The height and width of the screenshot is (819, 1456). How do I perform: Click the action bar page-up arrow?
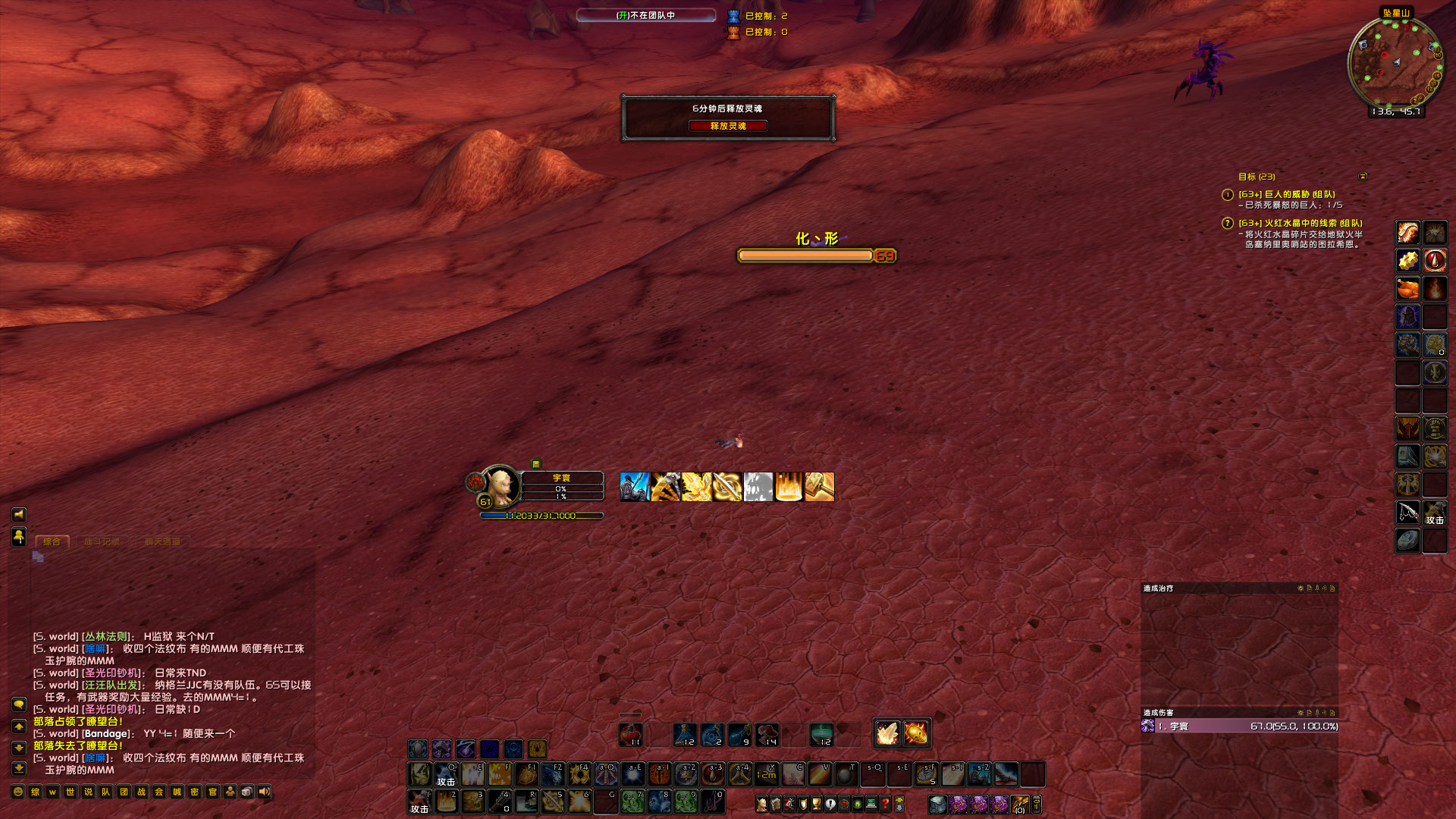coord(899,797)
